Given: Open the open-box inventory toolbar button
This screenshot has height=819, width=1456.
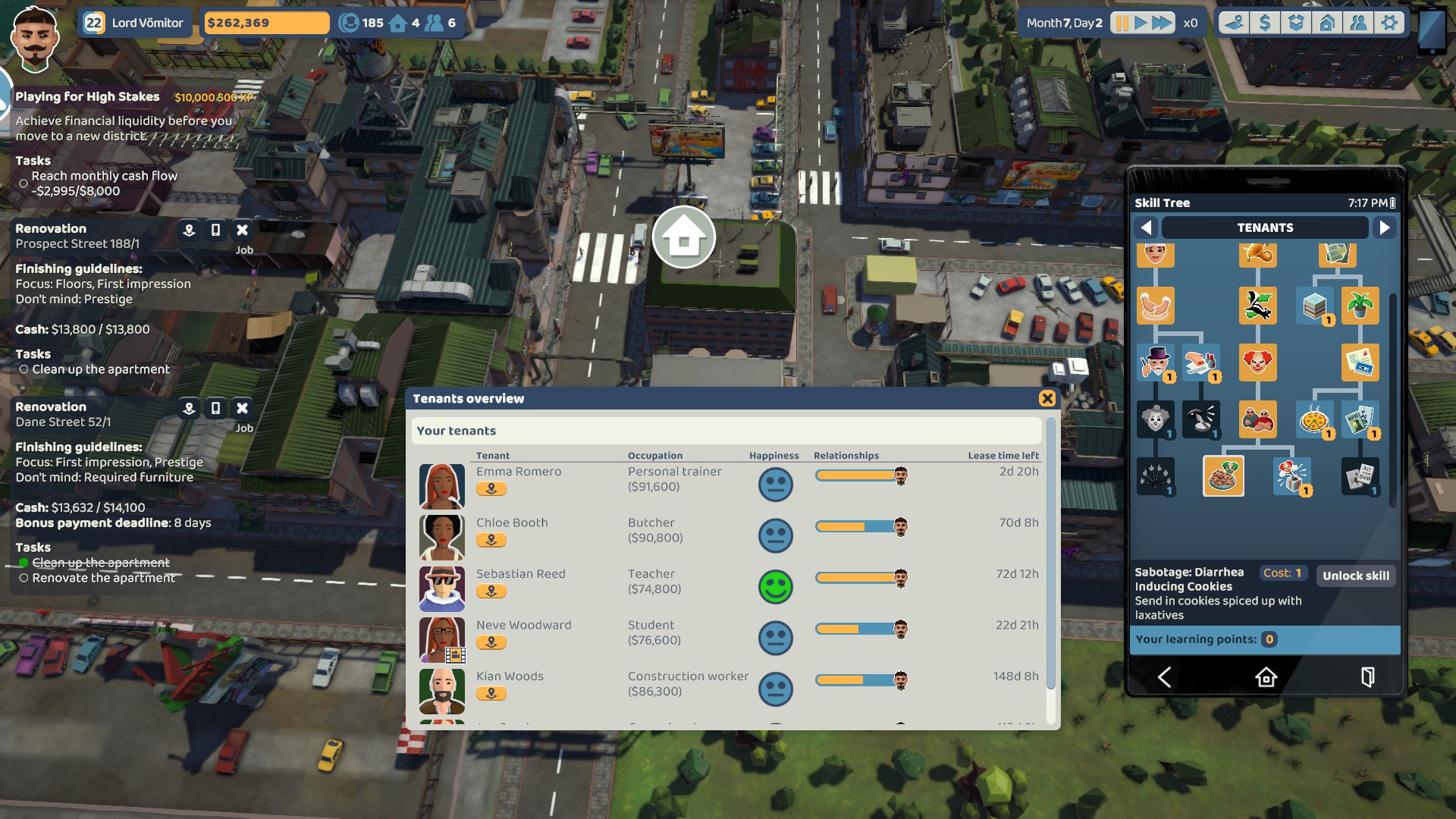Looking at the screenshot, I should click(x=1296, y=23).
